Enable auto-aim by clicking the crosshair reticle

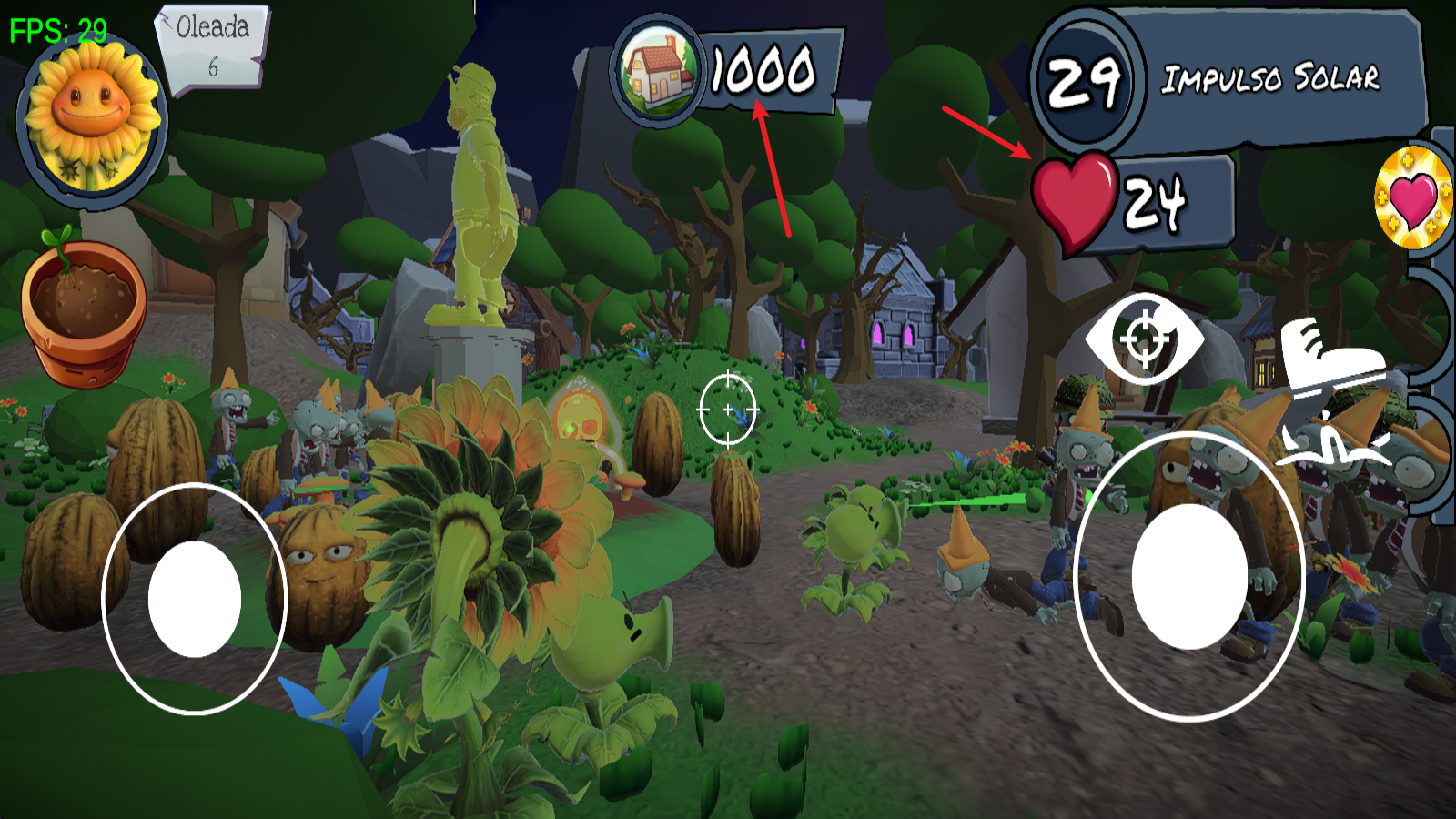pos(728,409)
